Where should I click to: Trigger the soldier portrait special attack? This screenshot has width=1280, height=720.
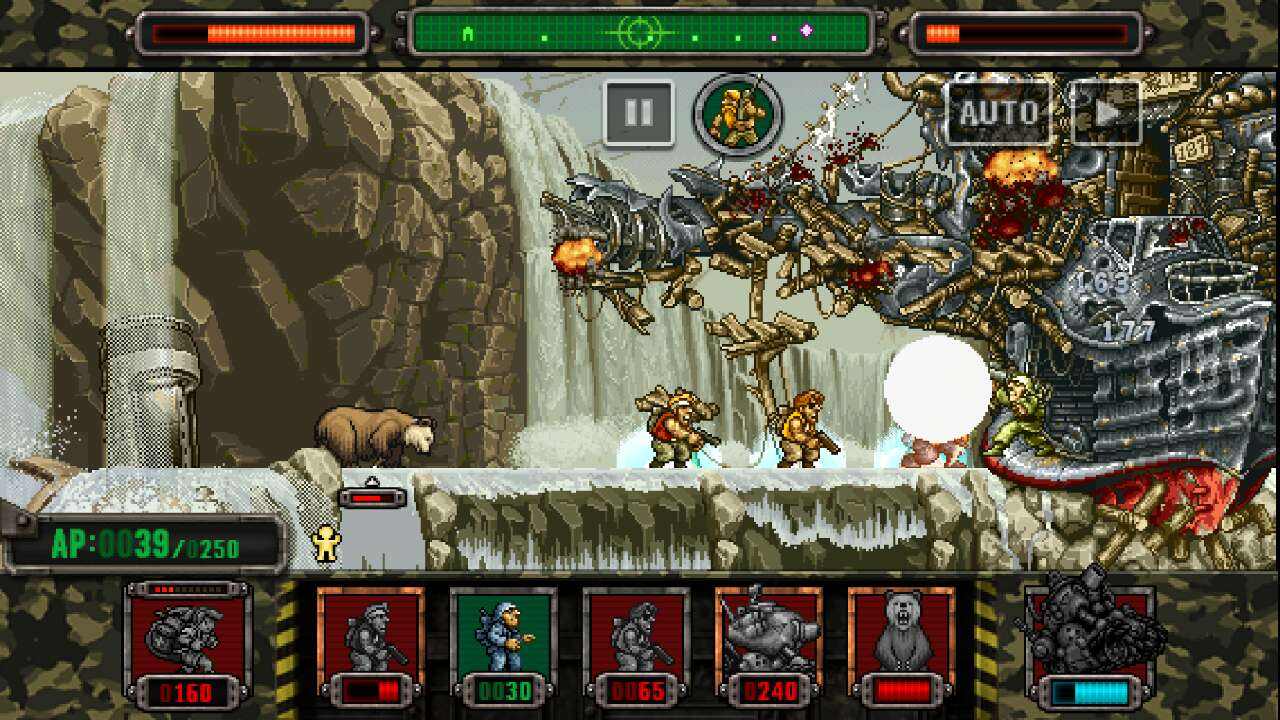pos(739,114)
